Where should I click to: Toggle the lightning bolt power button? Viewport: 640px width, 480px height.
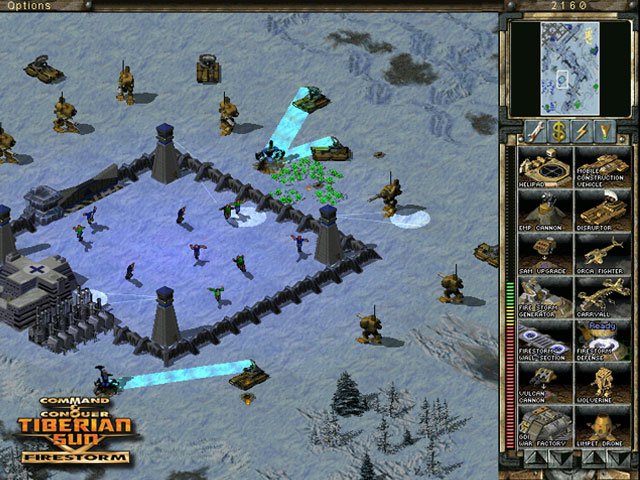[x=581, y=130]
